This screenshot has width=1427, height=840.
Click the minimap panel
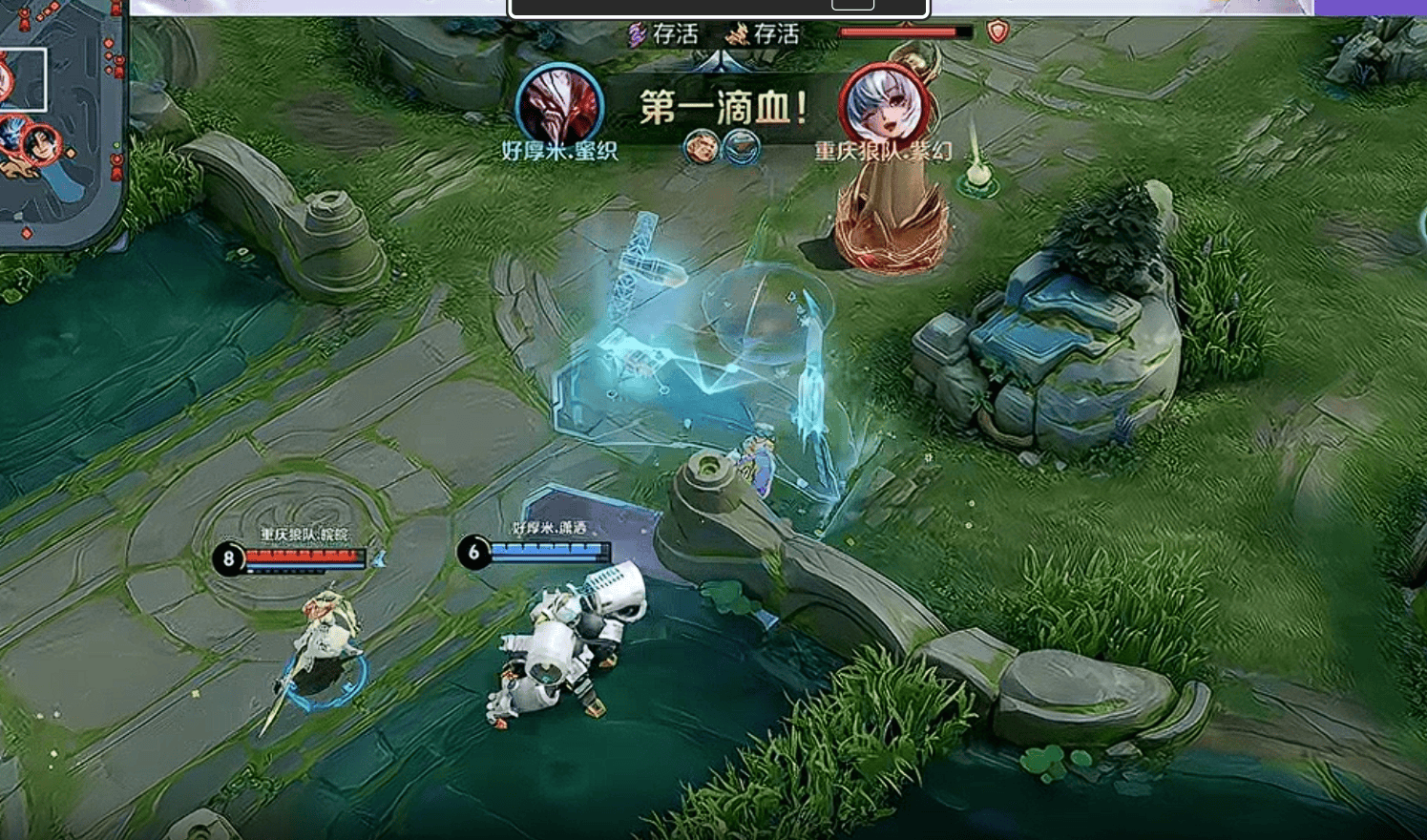(x=60, y=124)
